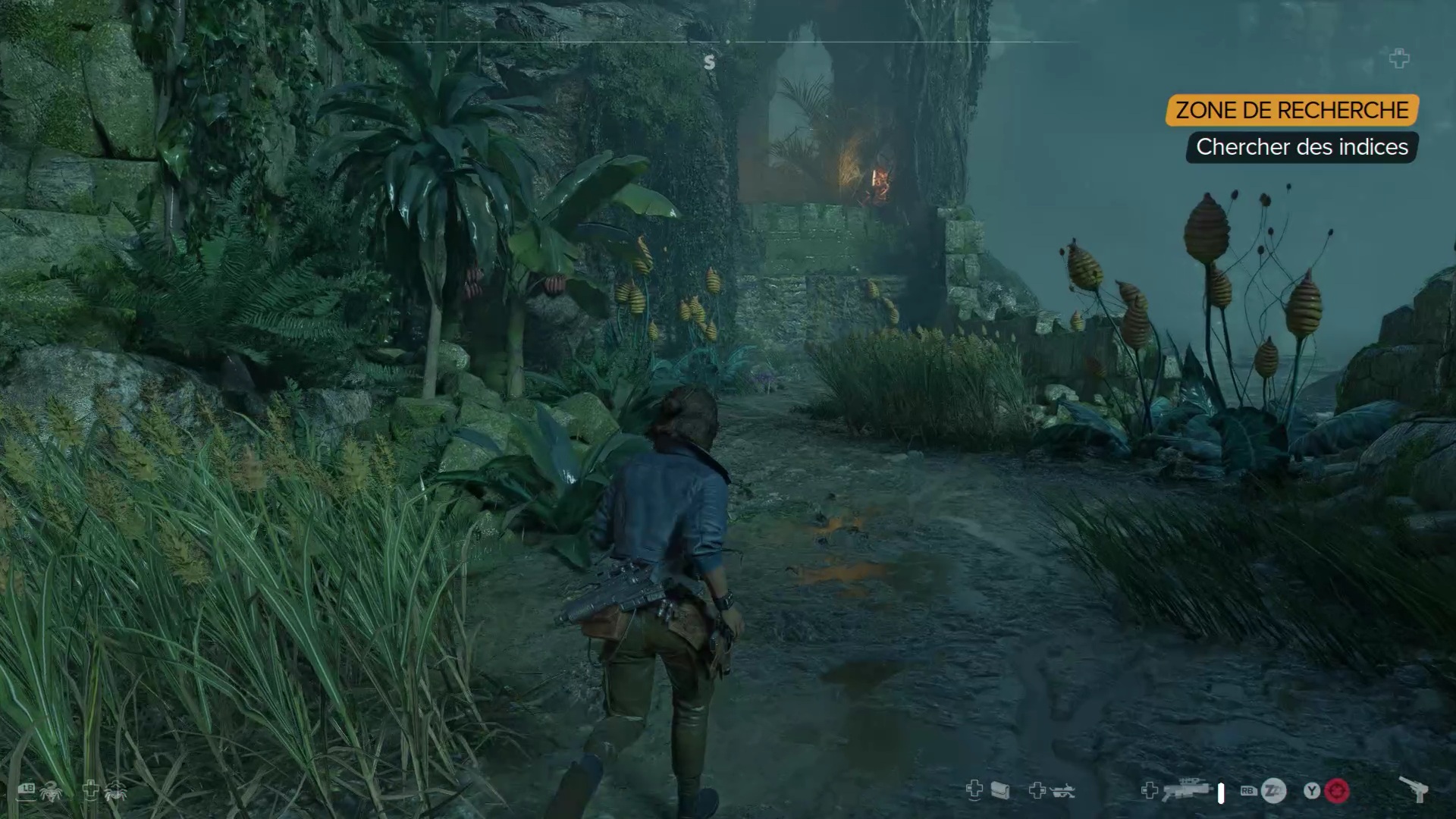Click the compass S heading marker
The height and width of the screenshot is (819, 1456).
709,62
